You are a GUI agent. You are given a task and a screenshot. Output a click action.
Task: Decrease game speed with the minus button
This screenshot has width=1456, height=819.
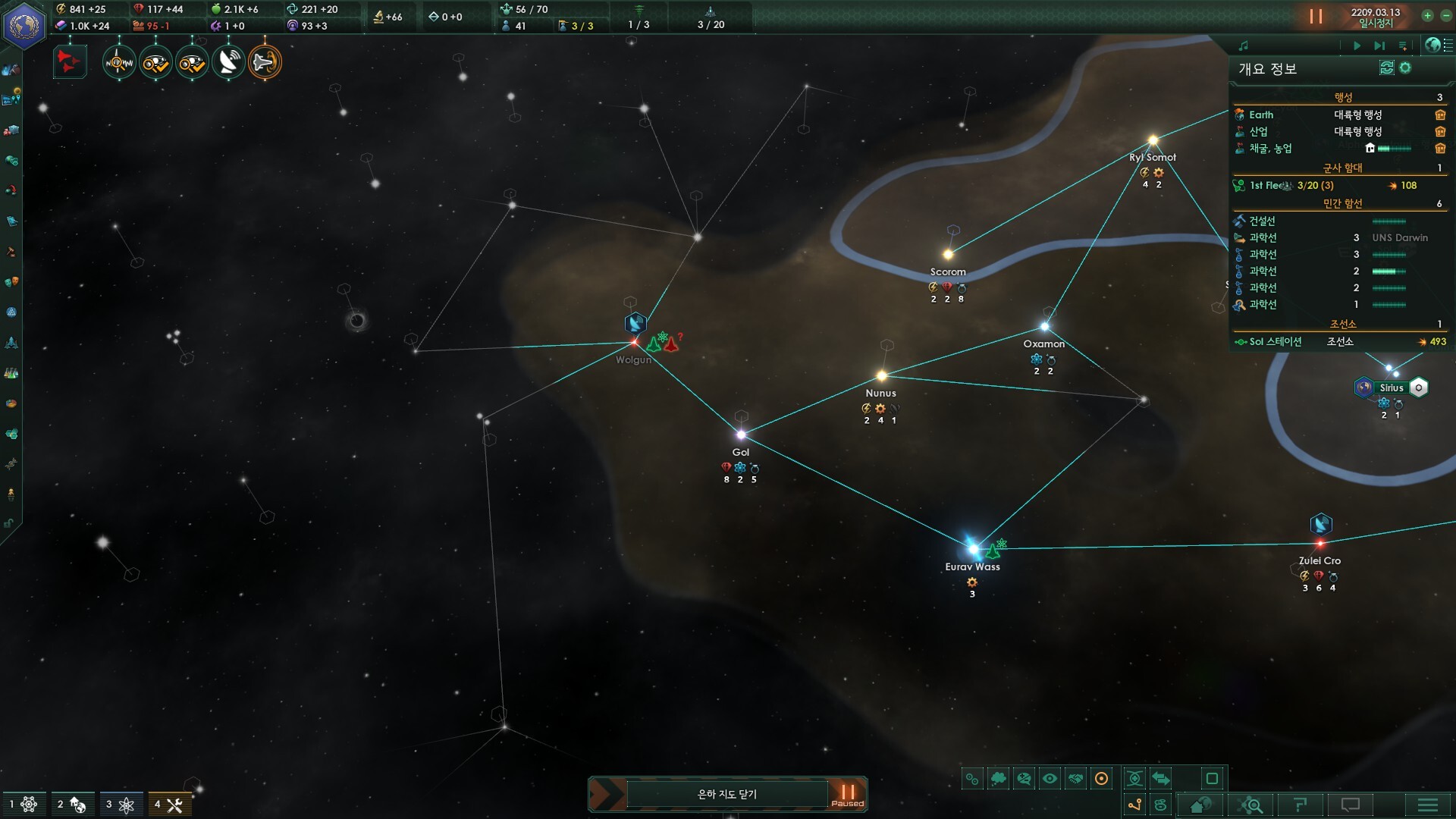[1444, 15]
